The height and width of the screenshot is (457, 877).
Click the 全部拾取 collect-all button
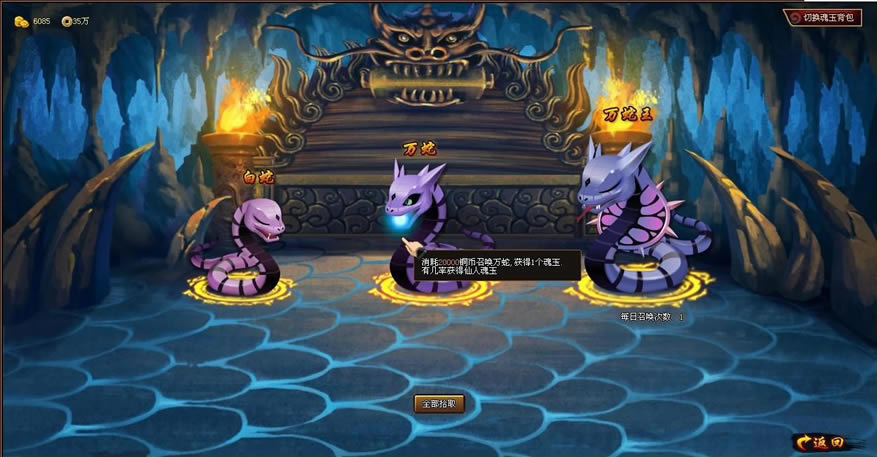tap(439, 404)
